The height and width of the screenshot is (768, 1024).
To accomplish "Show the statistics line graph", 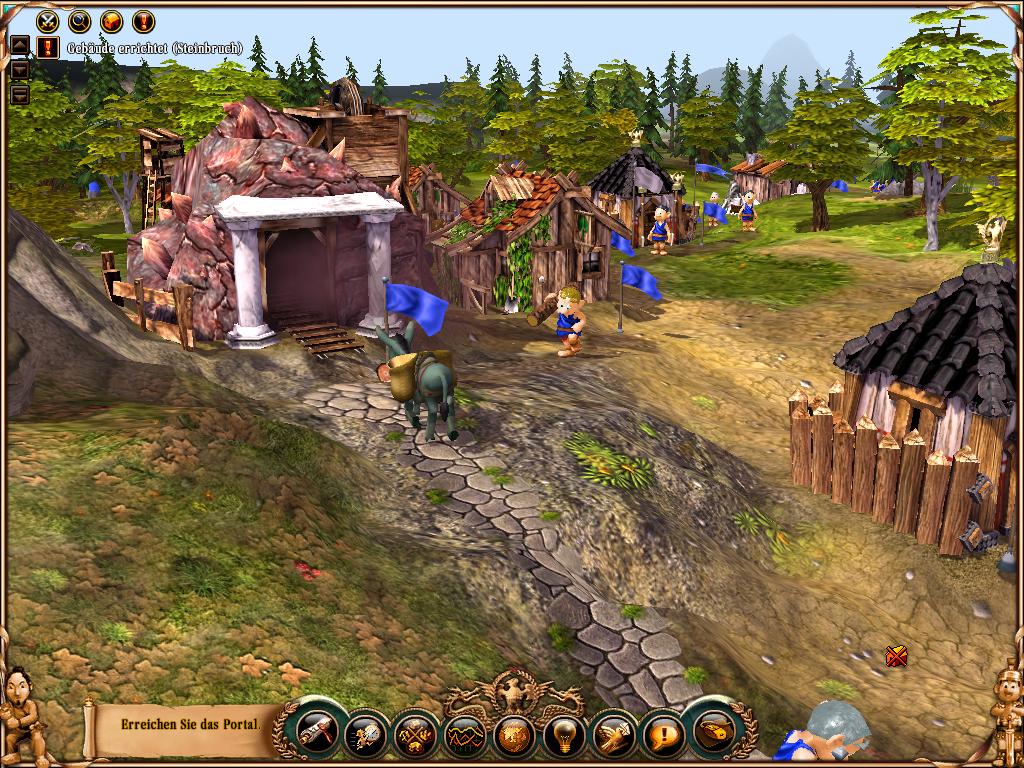I will (464, 737).
